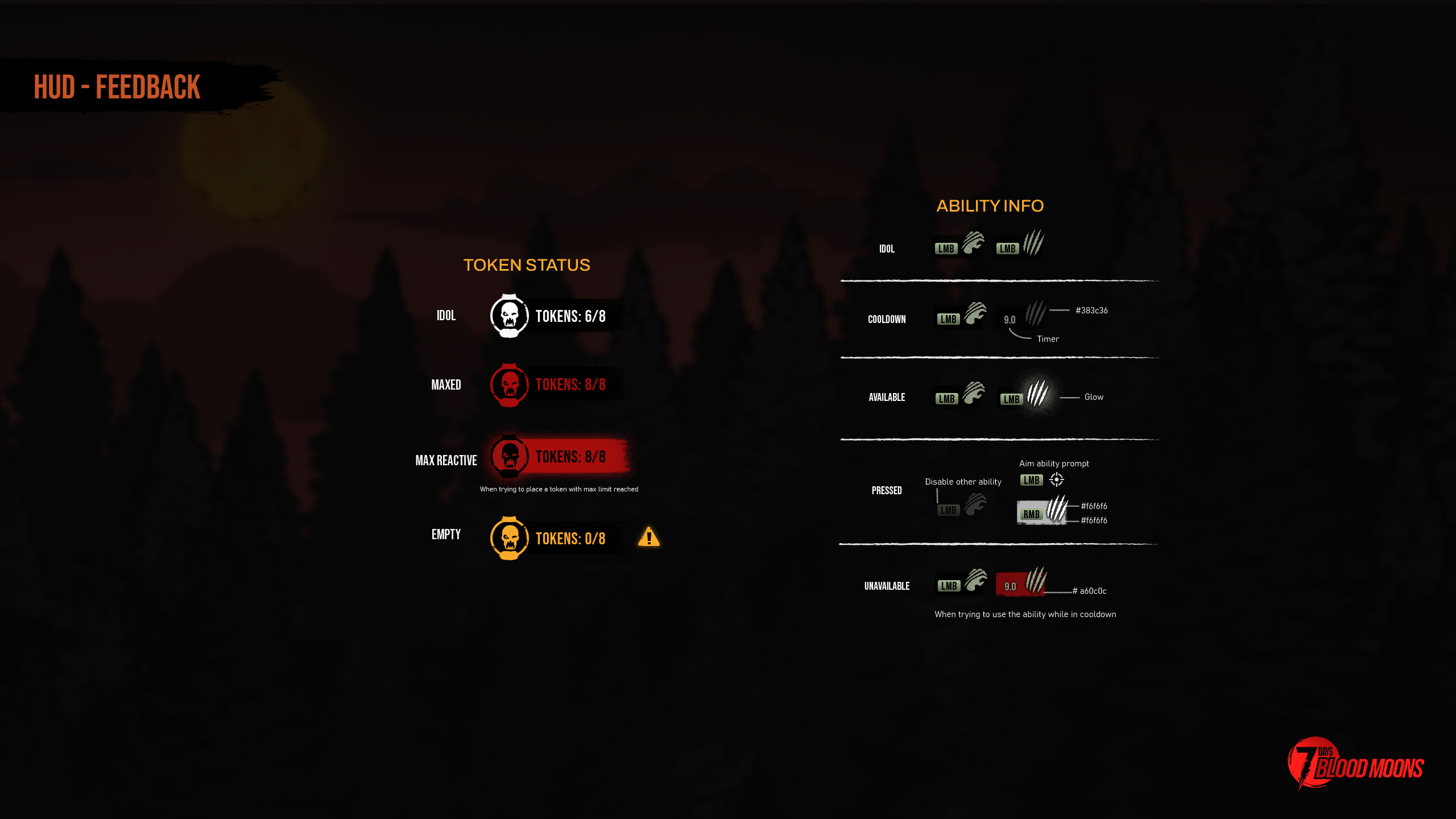Click the crosshair aim ability prompt icon

[x=1056, y=481]
